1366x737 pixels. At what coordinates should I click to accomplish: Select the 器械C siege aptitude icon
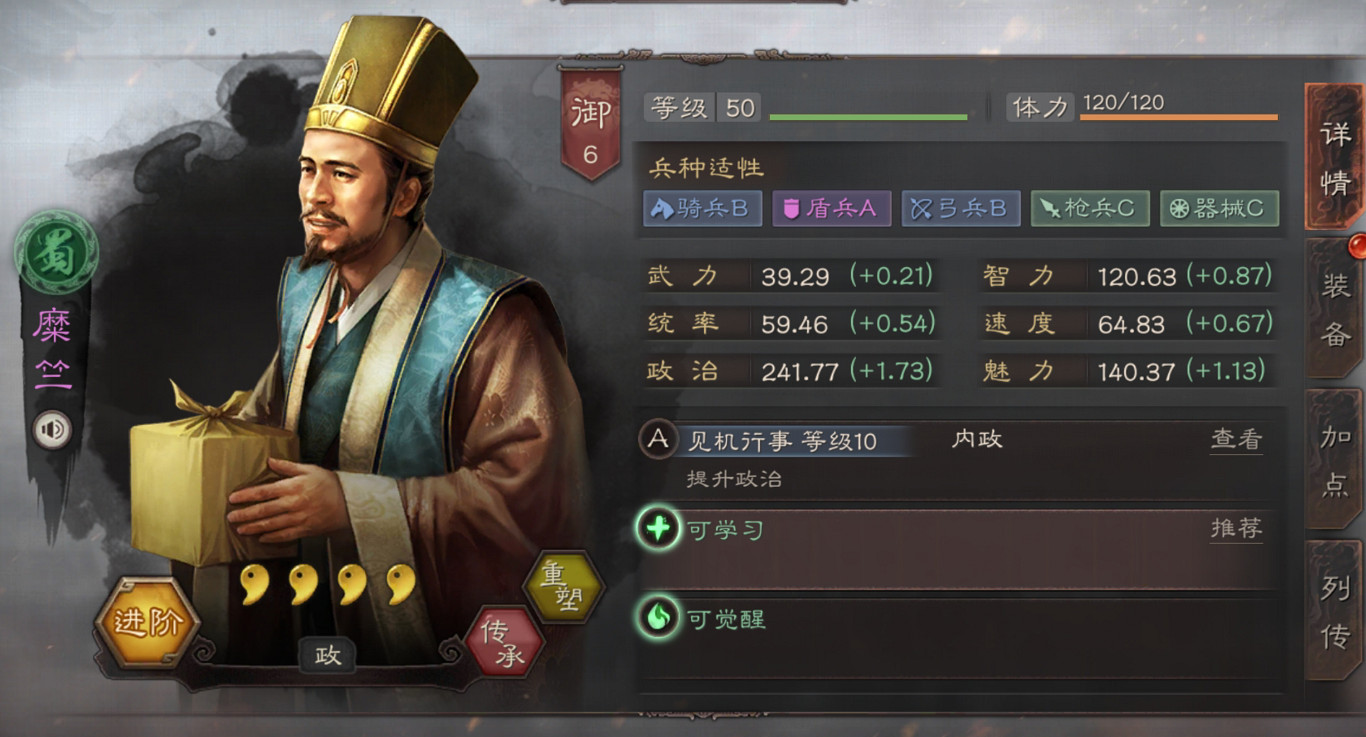[x=1219, y=209]
